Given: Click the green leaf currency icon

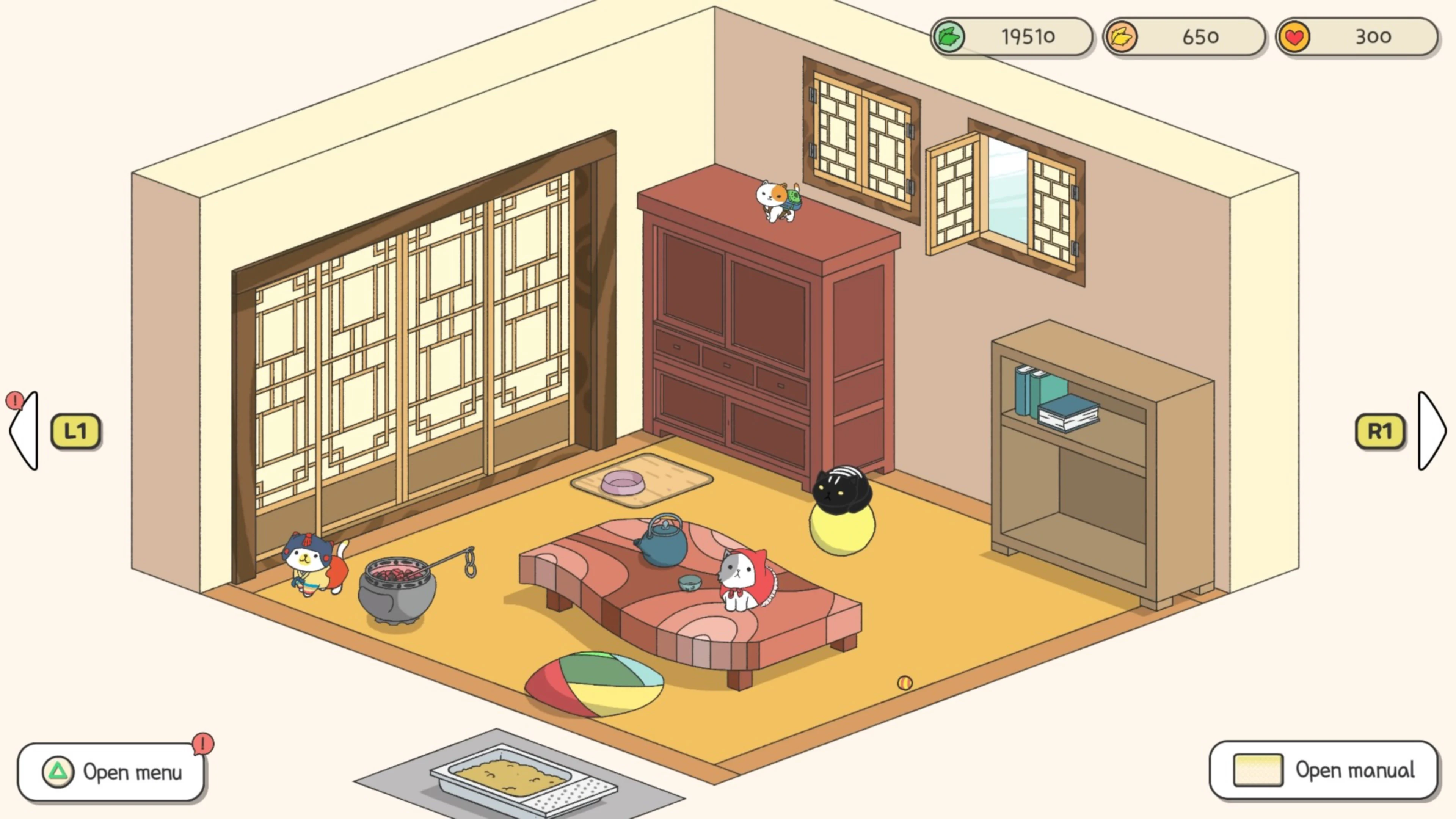Looking at the screenshot, I should pos(949,37).
